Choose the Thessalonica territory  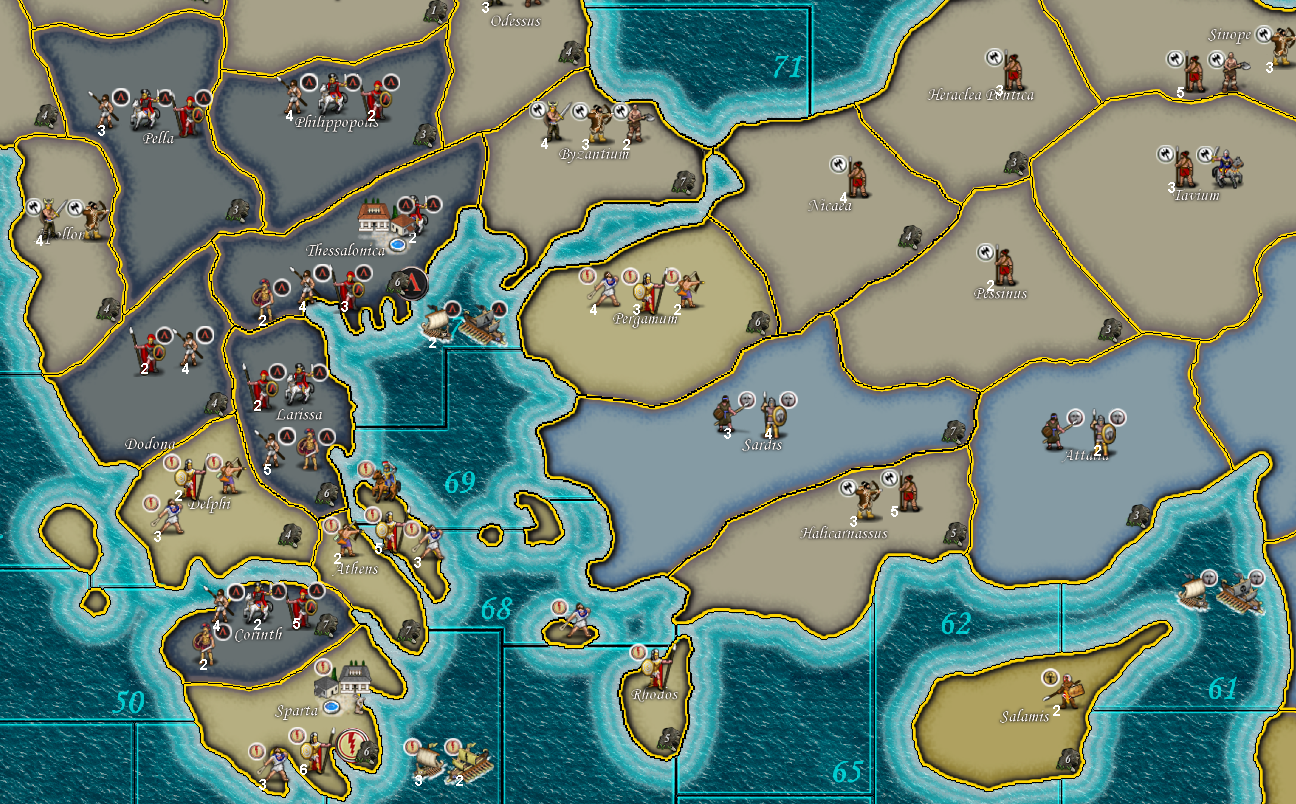(345, 251)
